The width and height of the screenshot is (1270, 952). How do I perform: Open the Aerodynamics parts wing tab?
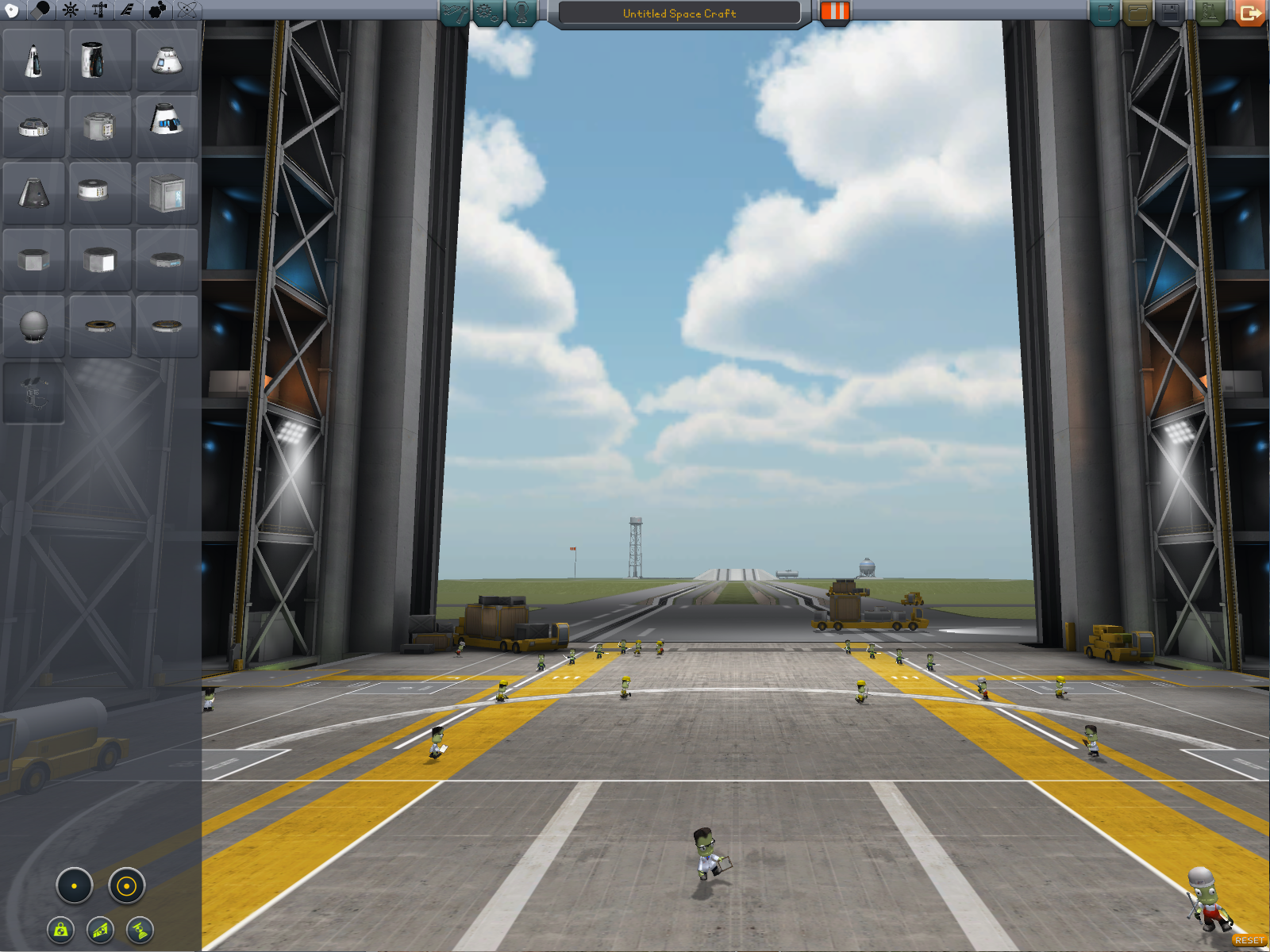point(127,10)
